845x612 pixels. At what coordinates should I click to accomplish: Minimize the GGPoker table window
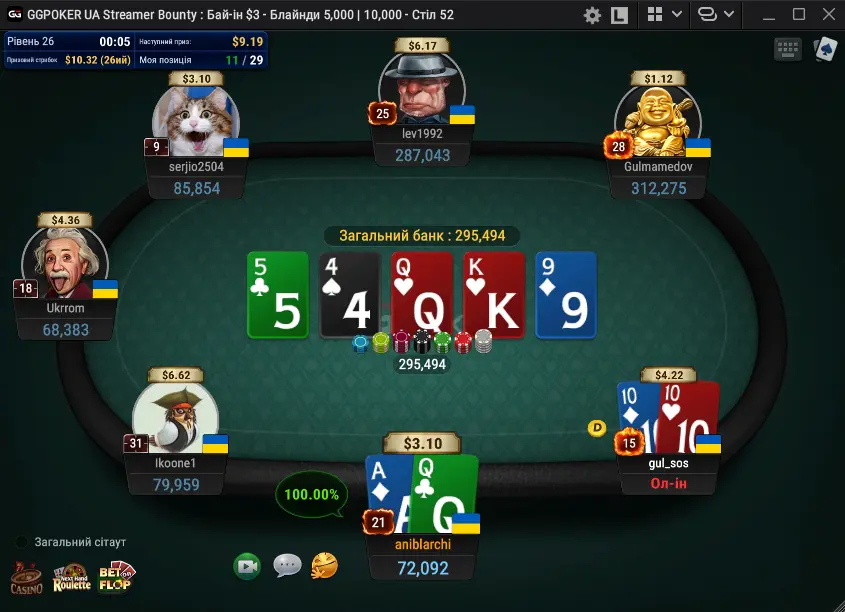[768, 15]
